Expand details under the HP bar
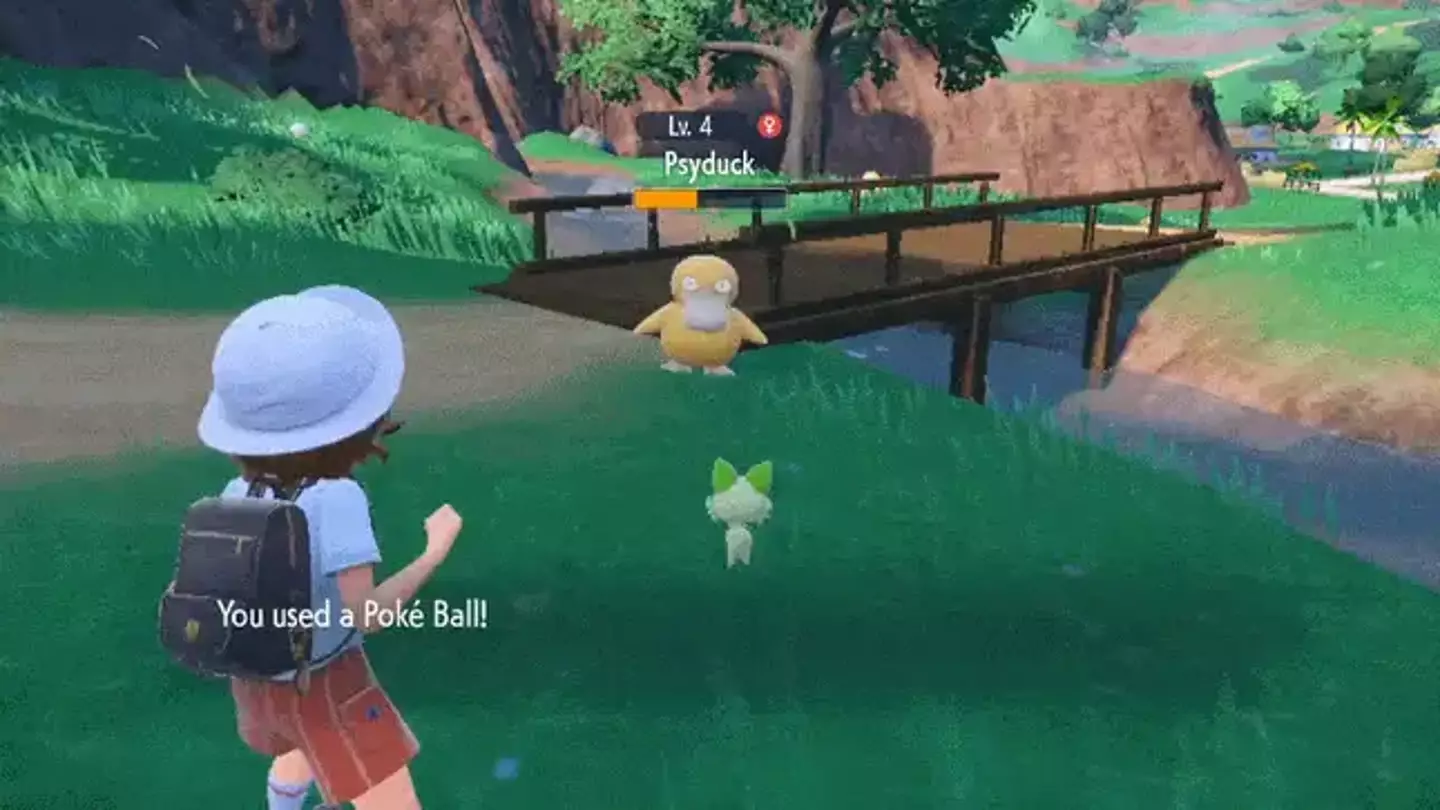The image size is (1440, 810). [x=710, y=198]
